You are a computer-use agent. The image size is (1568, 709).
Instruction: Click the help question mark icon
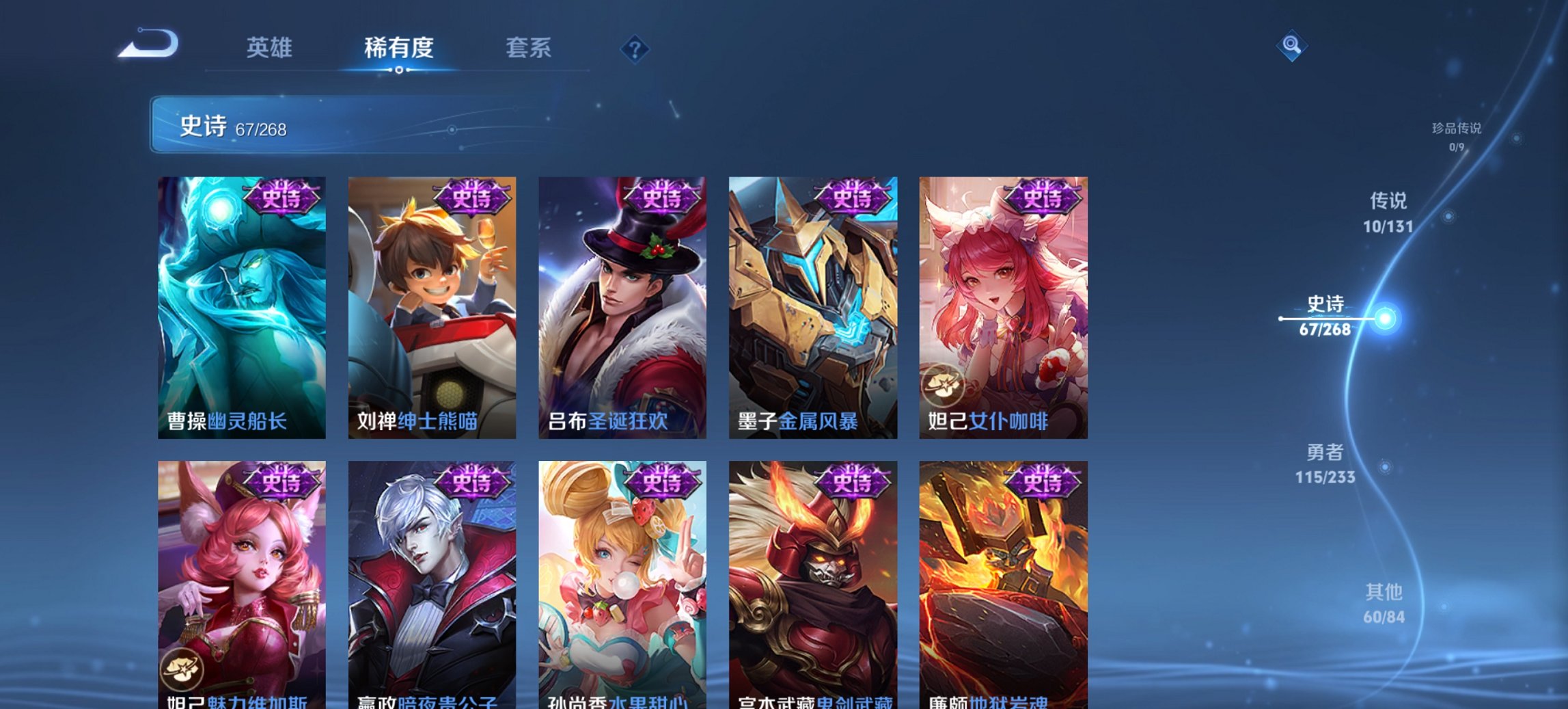click(635, 49)
